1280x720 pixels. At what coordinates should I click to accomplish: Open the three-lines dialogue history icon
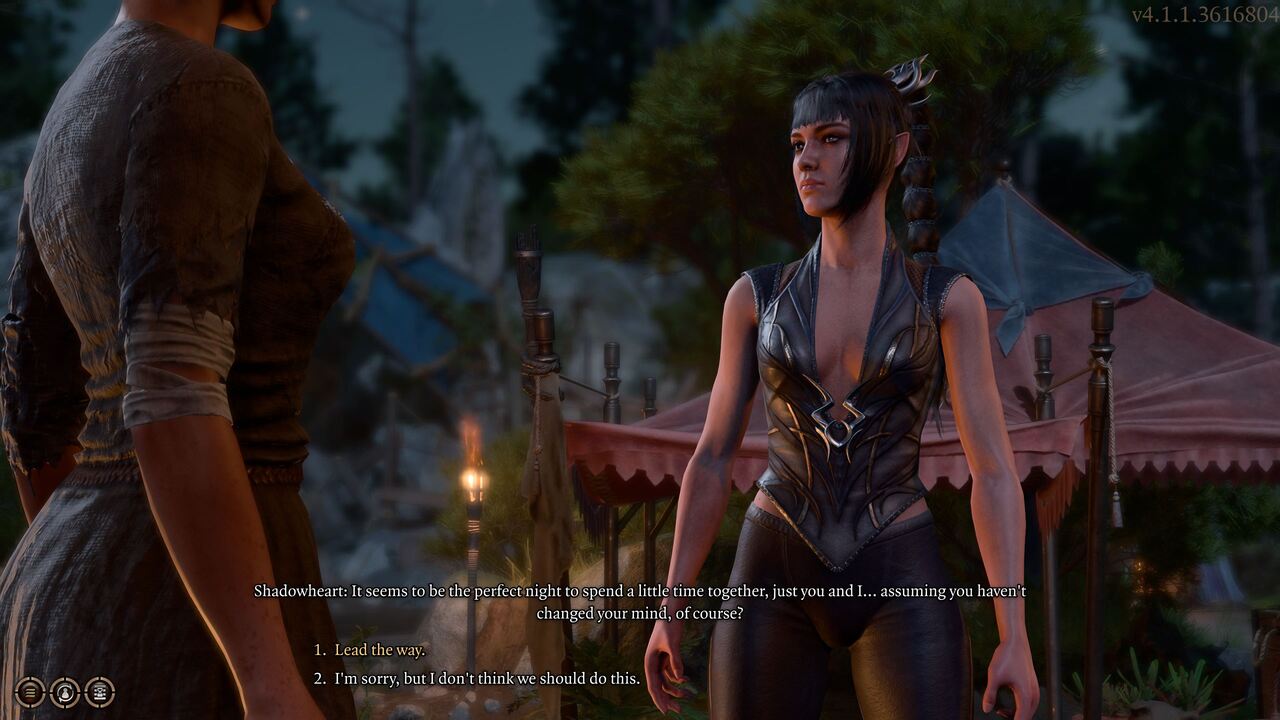30,692
